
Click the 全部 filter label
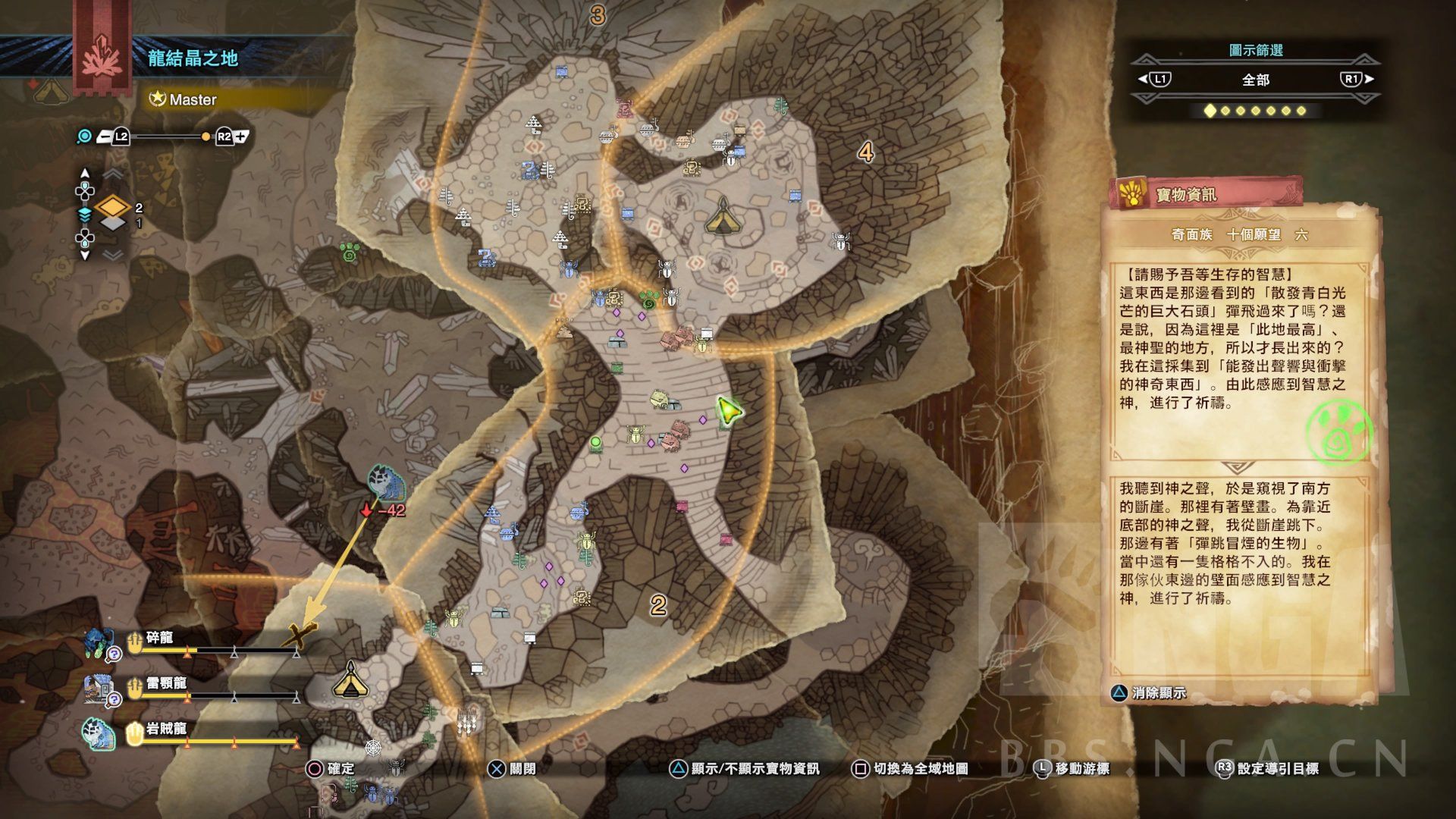(x=1255, y=80)
